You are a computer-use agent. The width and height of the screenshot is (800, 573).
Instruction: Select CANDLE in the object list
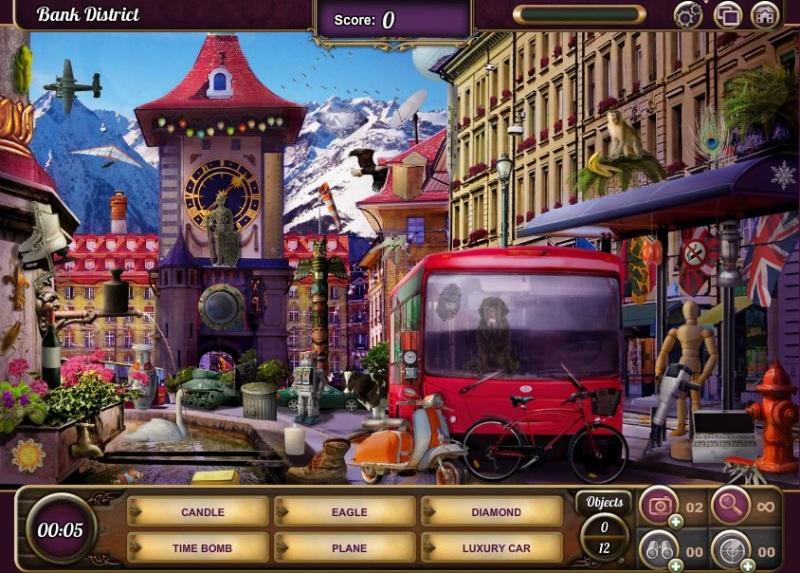(x=202, y=512)
